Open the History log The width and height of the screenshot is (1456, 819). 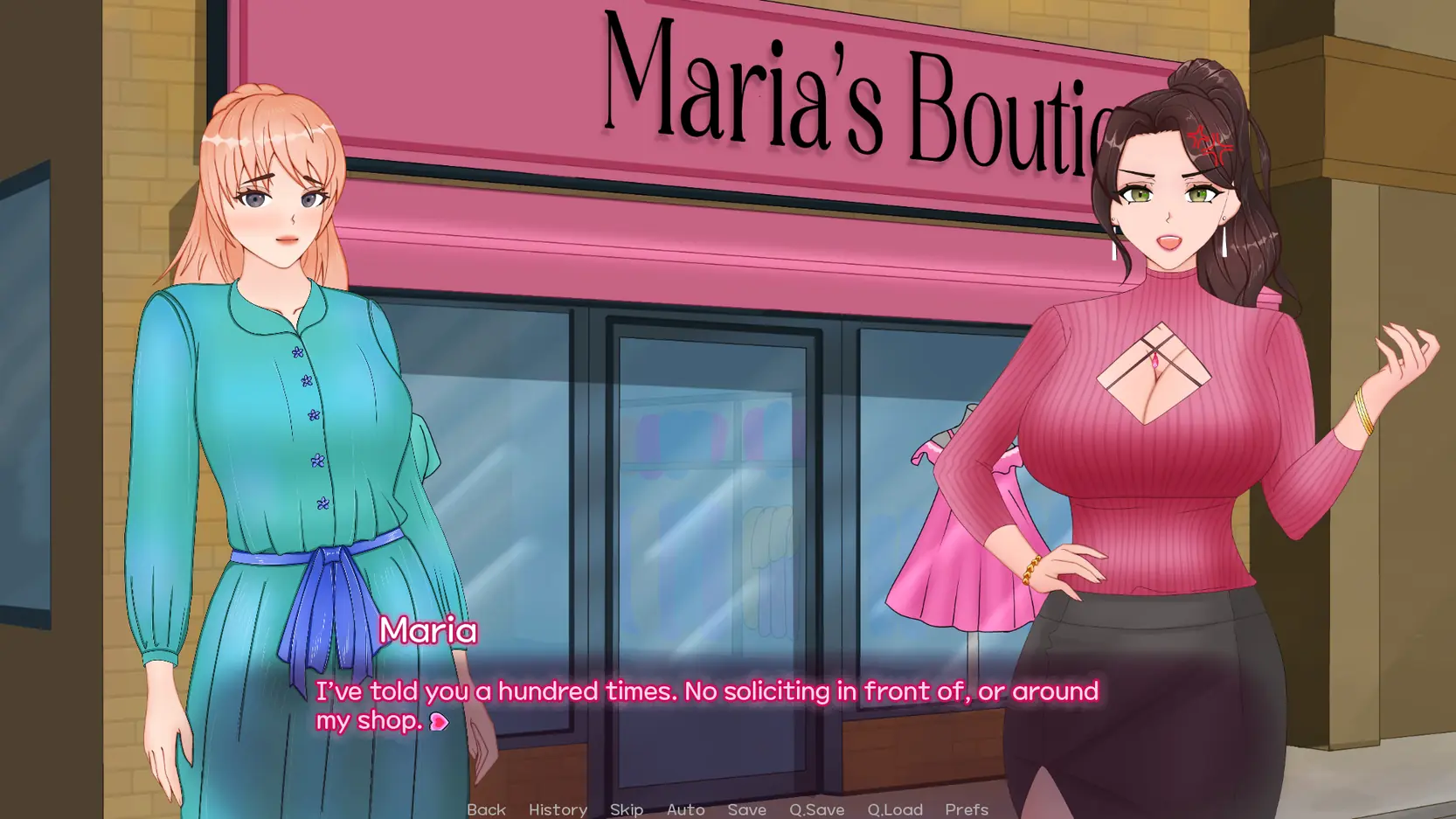click(558, 809)
